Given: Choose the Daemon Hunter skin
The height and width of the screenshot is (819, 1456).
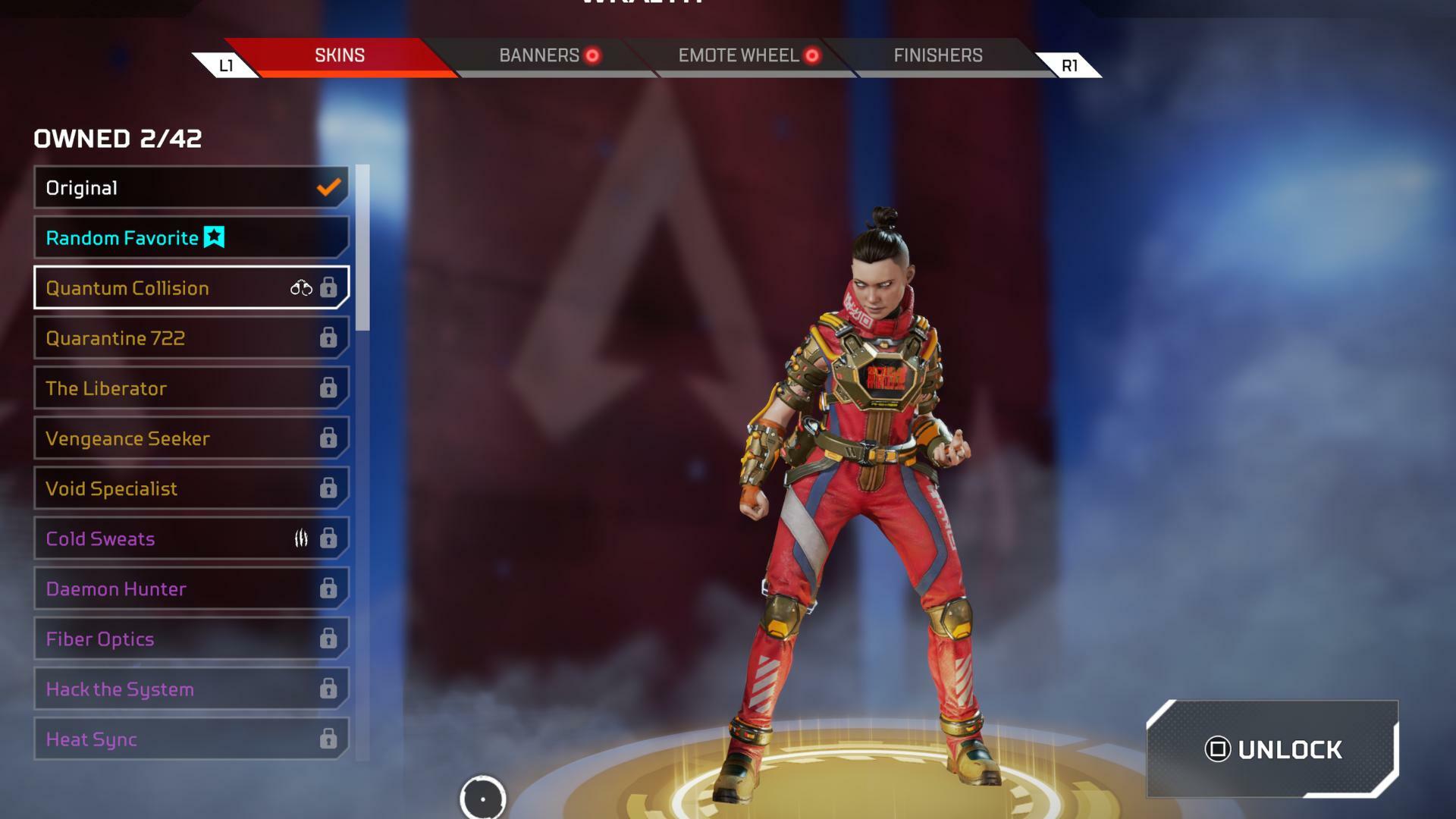Looking at the screenshot, I should point(191,588).
